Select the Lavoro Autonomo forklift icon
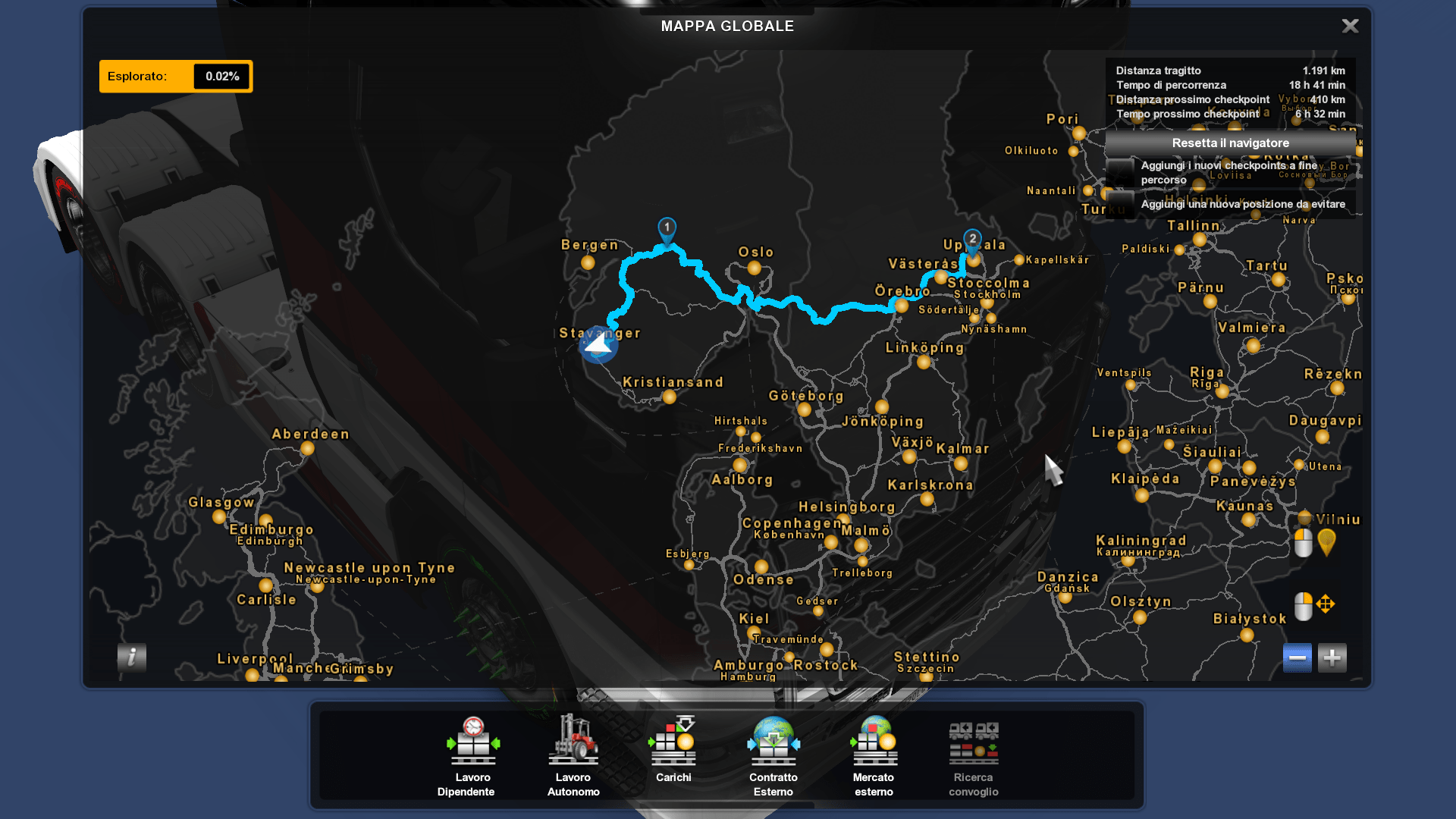This screenshot has width=1456, height=819. (573, 743)
